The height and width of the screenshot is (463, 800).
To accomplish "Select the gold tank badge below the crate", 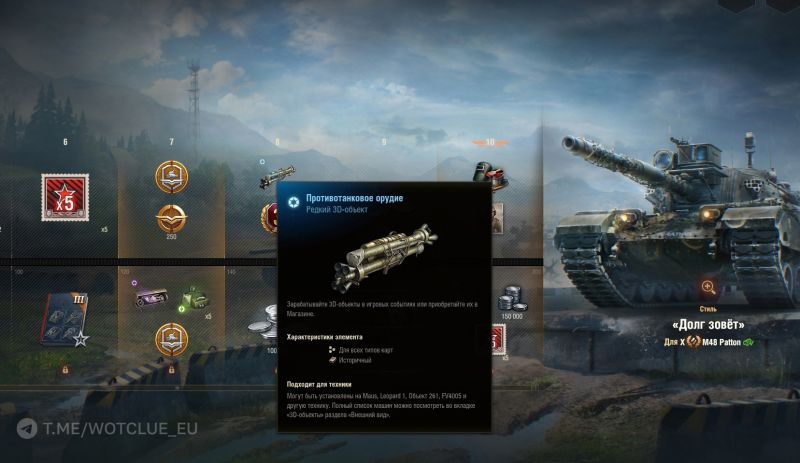I will 170,339.
